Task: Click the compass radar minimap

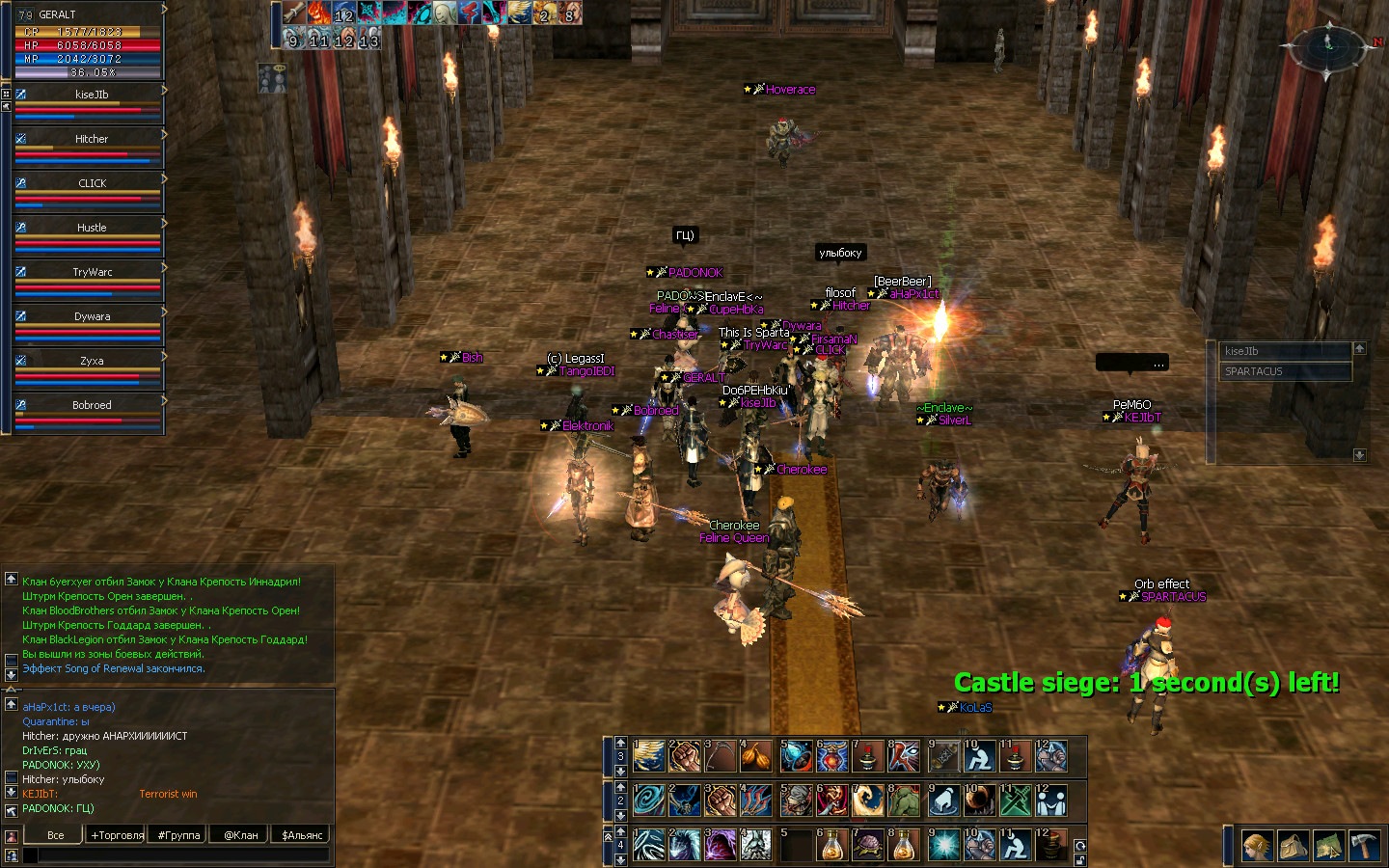Action: (x=1328, y=46)
